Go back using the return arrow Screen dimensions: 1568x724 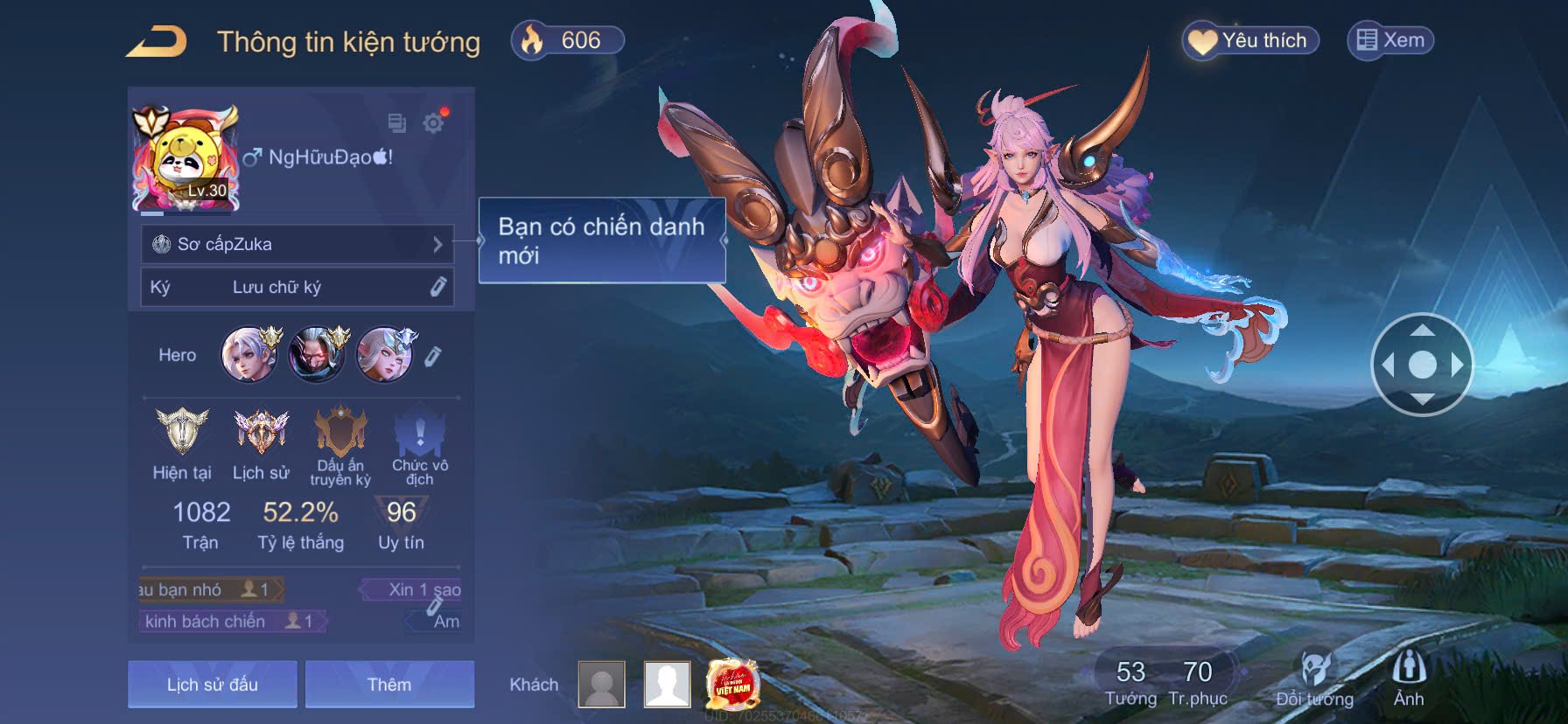tap(157, 41)
